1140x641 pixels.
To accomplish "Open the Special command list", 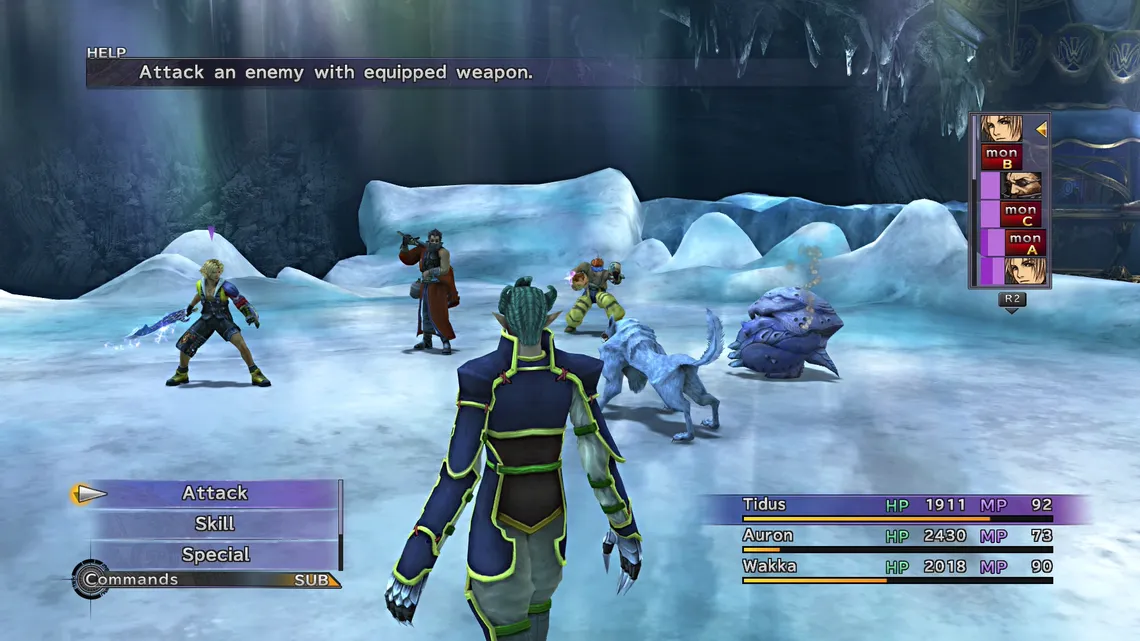I will (x=214, y=555).
